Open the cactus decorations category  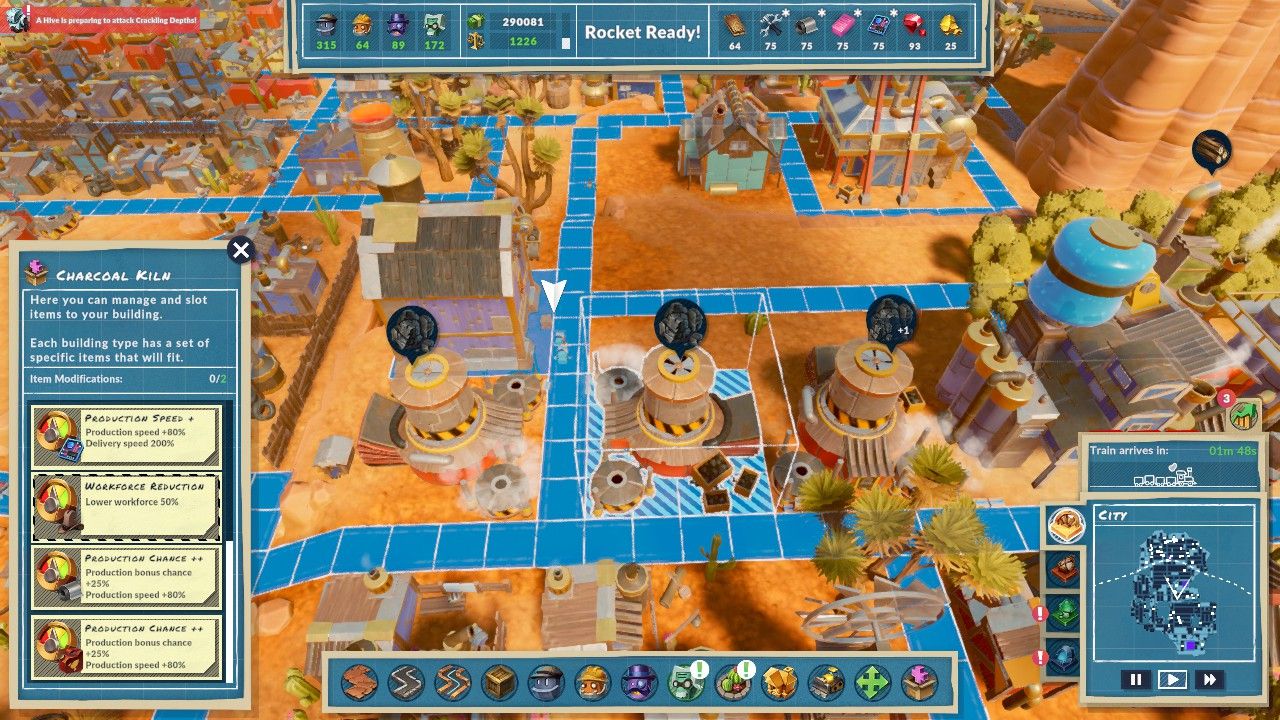tap(732, 684)
